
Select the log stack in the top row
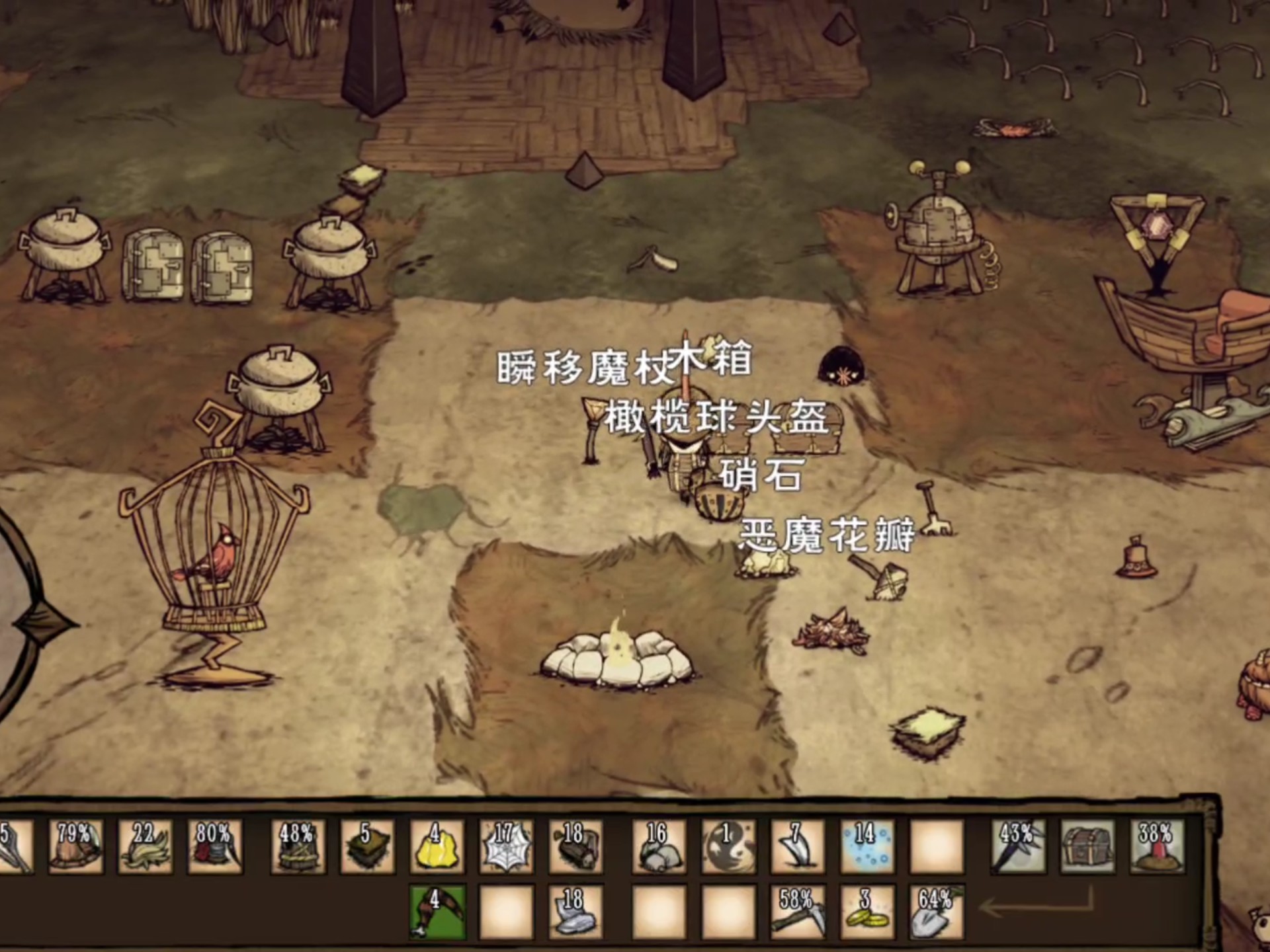(x=575, y=848)
